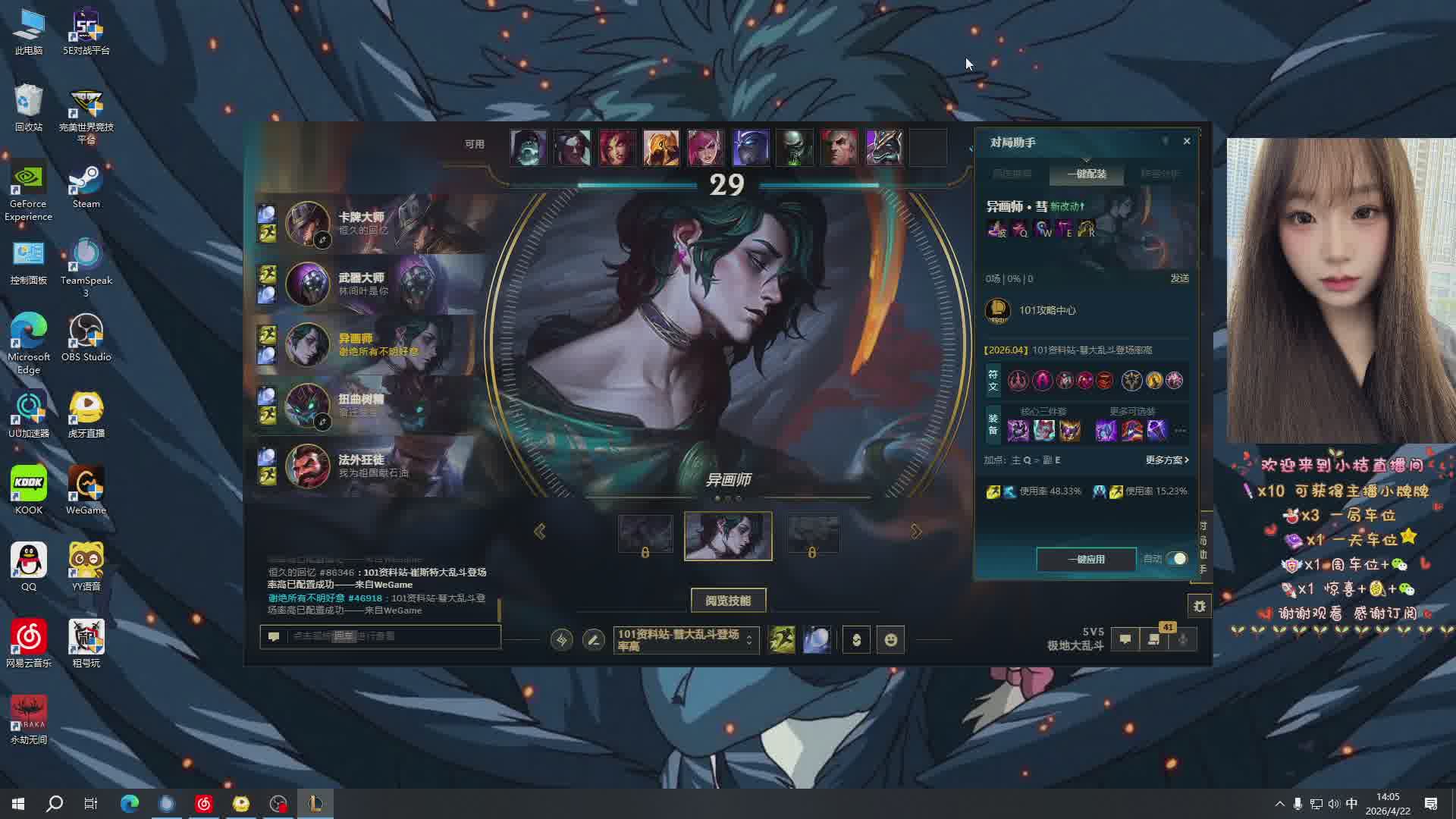Viewport: 1456px width, 819px height.
Task: Close the 对局助手 assistant panel
Action: pyautogui.click(x=1187, y=141)
